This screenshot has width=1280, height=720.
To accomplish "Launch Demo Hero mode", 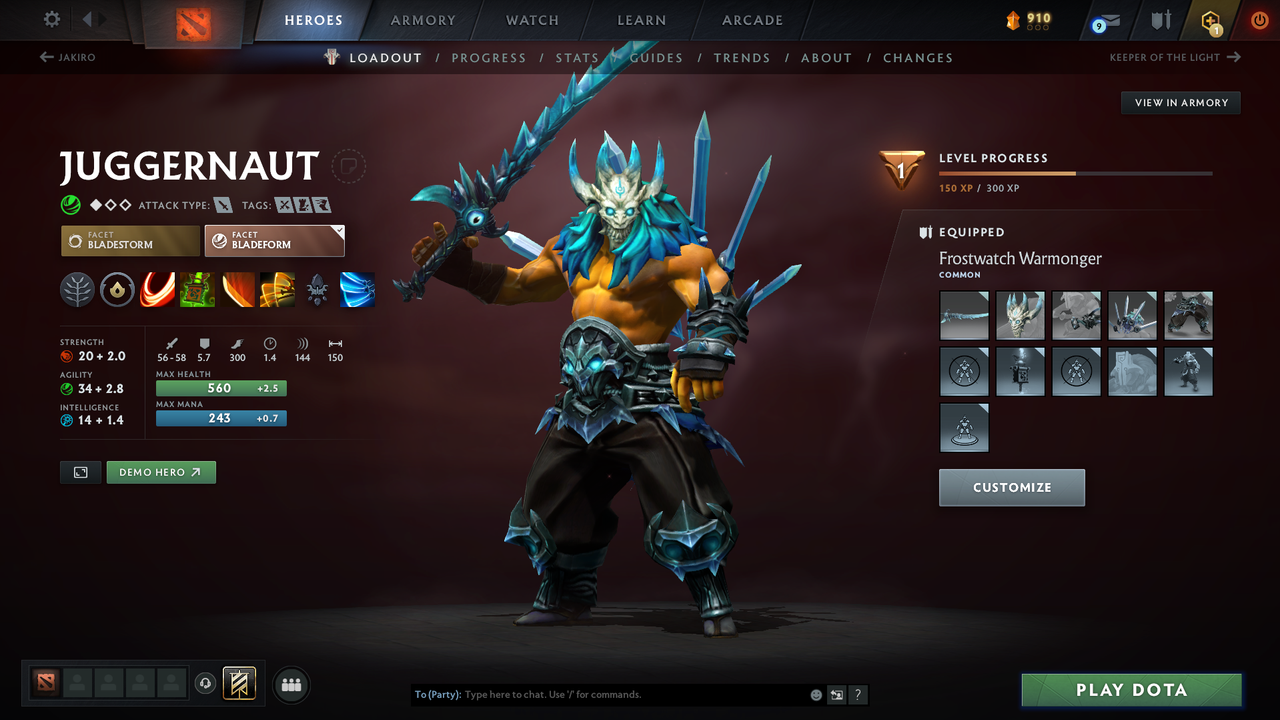I will (x=161, y=471).
